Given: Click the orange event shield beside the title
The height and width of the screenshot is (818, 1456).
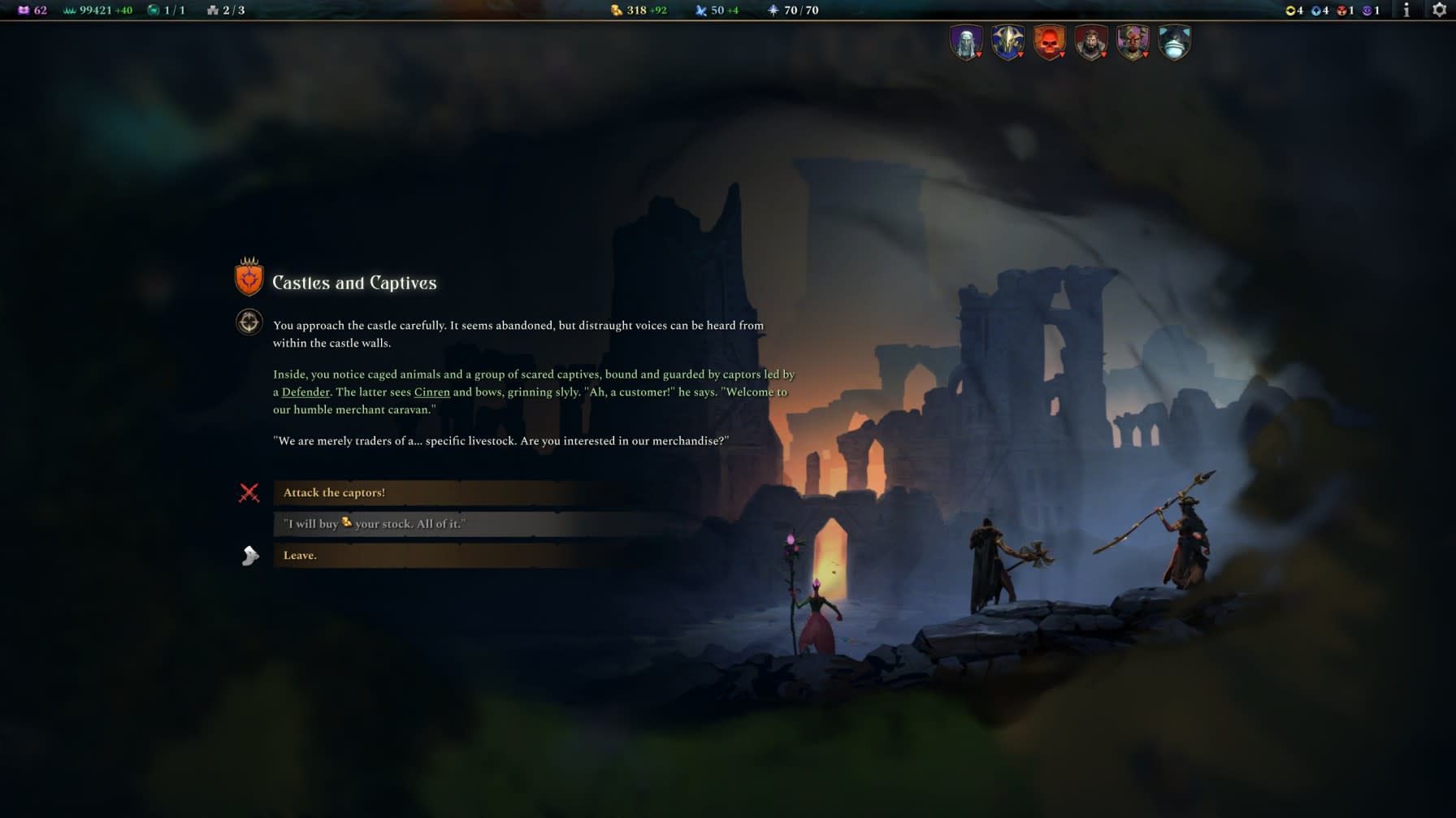Looking at the screenshot, I should [x=248, y=279].
